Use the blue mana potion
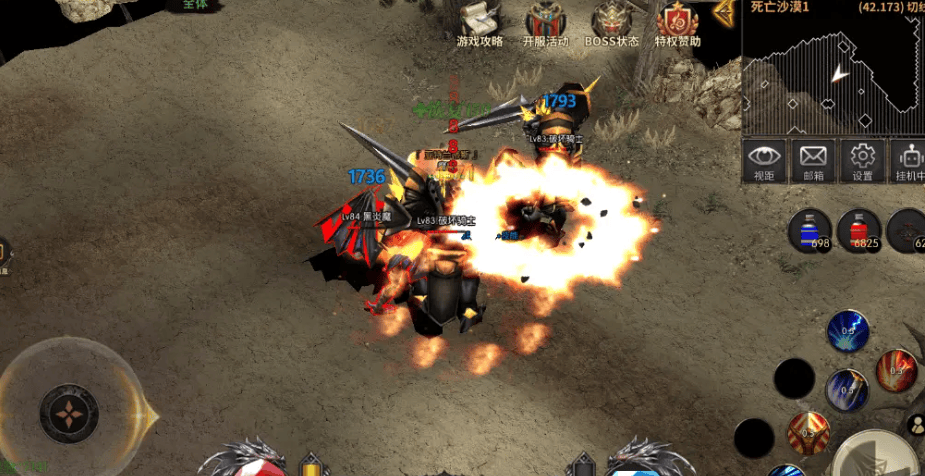This screenshot has height=476, width=925. pos(808,229)
